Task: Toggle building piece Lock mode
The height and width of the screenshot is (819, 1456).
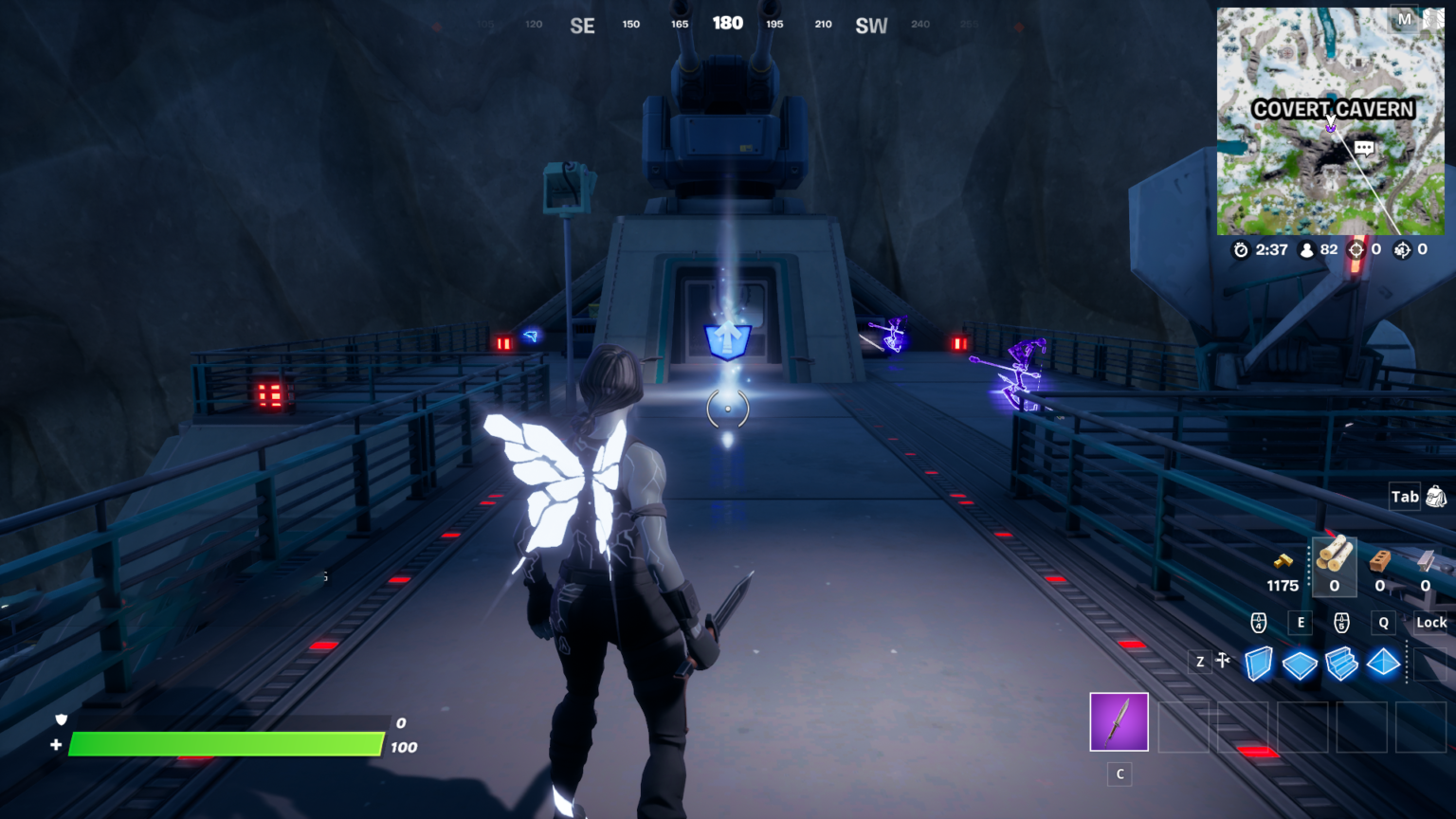Action: (1430, 623)
